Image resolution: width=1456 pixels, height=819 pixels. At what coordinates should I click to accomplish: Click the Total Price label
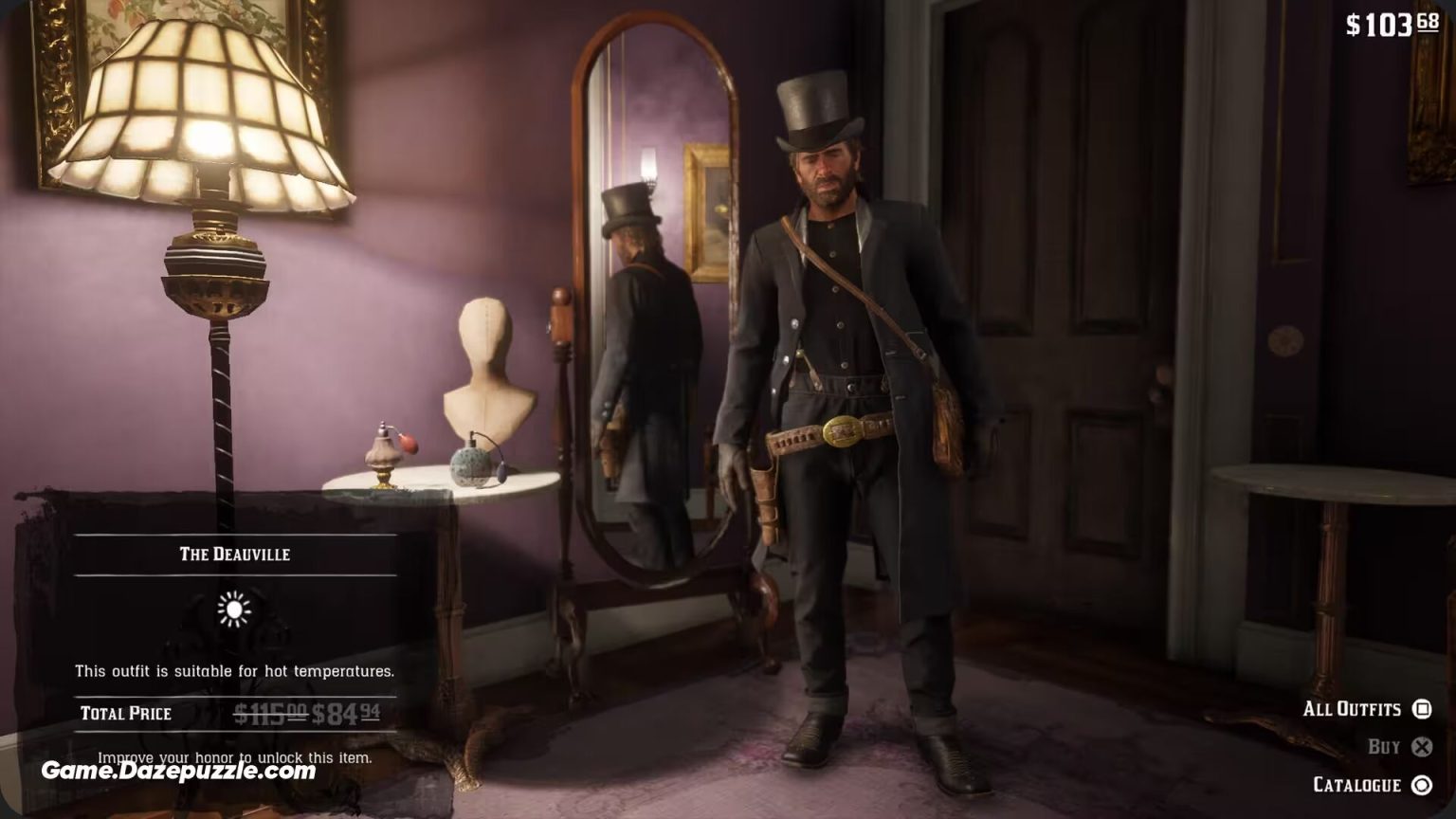(126, 713)
